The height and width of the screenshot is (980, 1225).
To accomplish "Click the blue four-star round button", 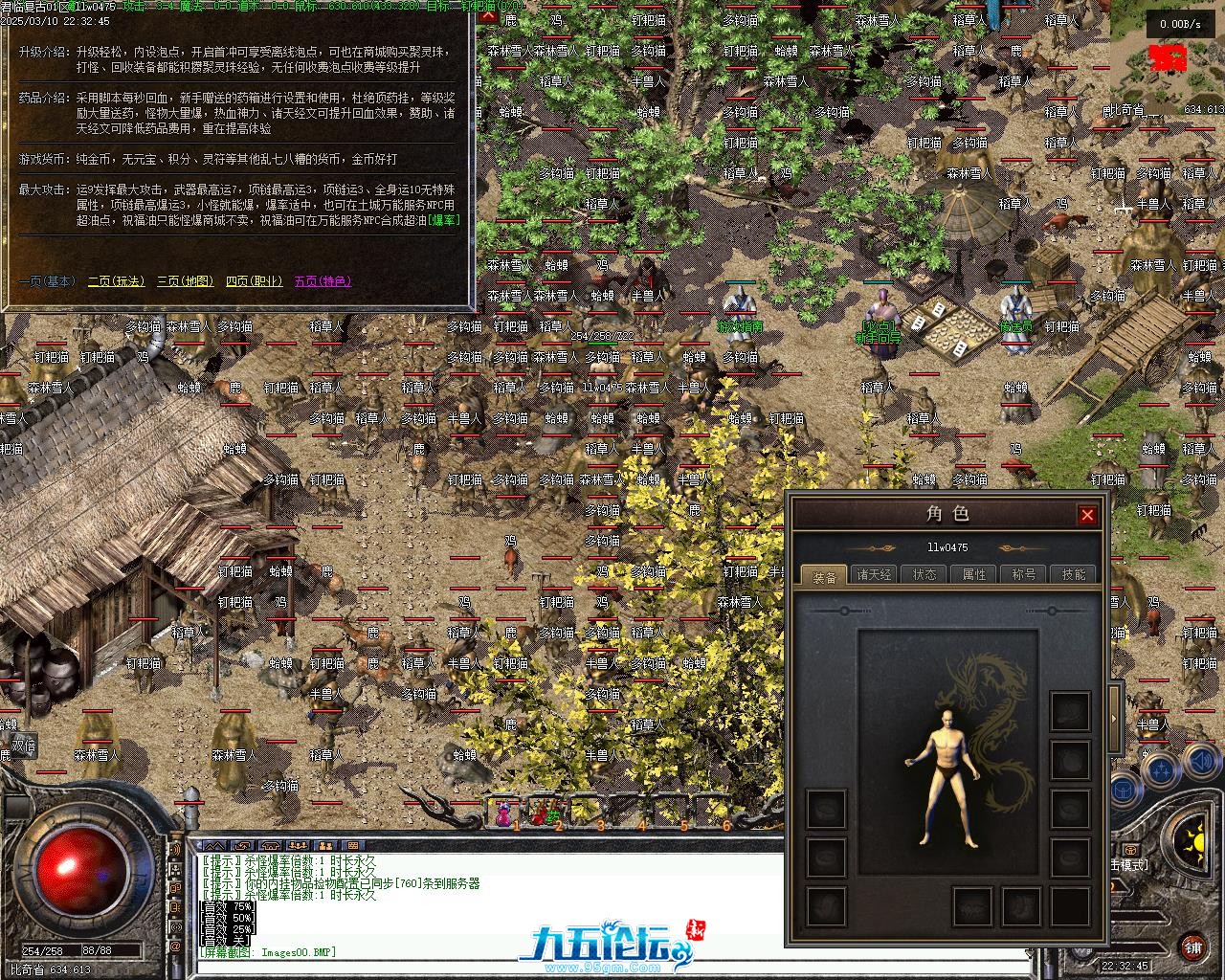I will [x=1160, y=768].
